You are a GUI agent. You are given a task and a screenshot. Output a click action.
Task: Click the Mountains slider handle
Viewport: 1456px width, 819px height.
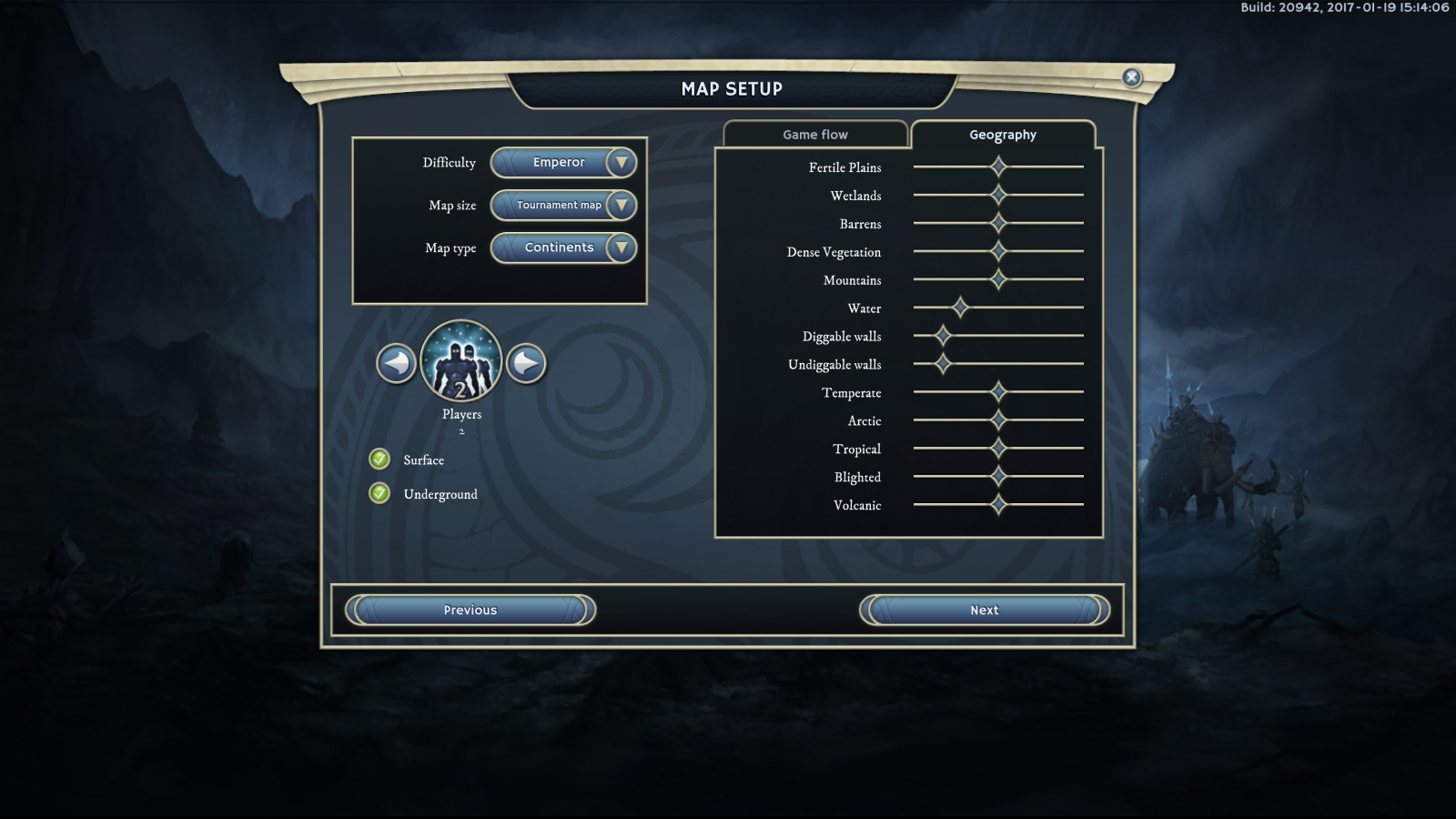click(x=998, y=279)
